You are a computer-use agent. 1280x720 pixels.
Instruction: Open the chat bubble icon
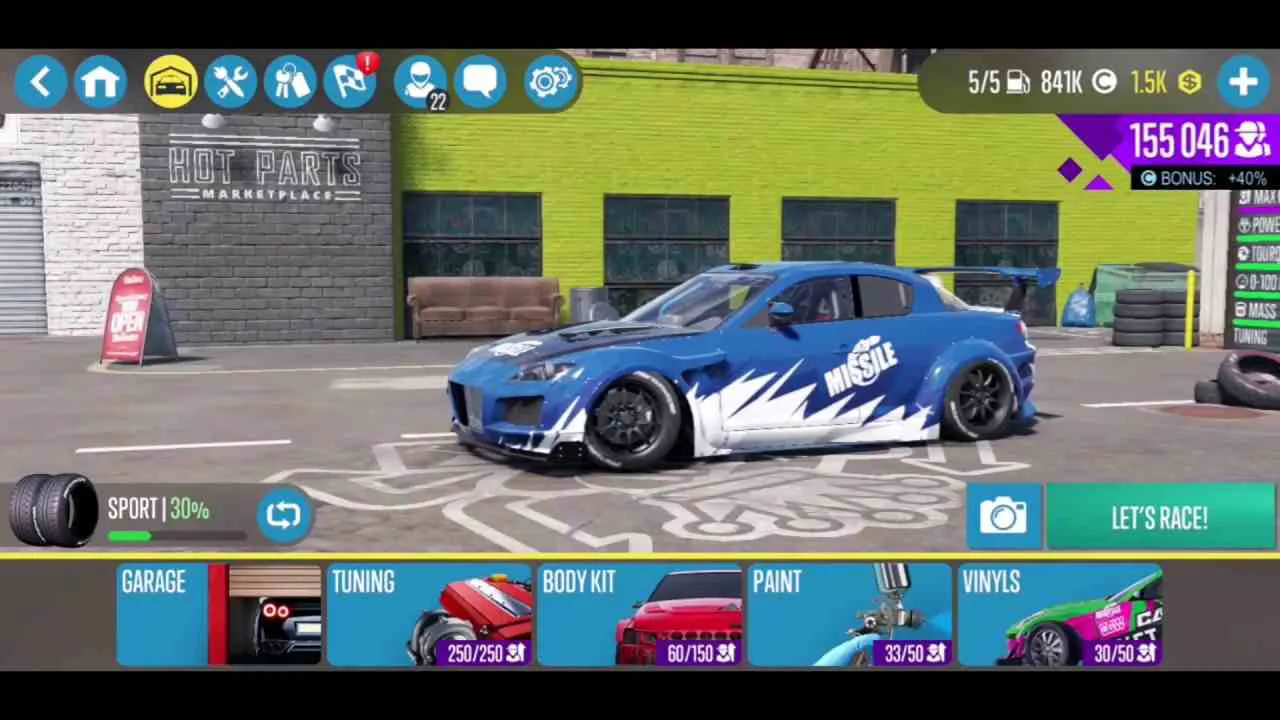tap(481, 81)
